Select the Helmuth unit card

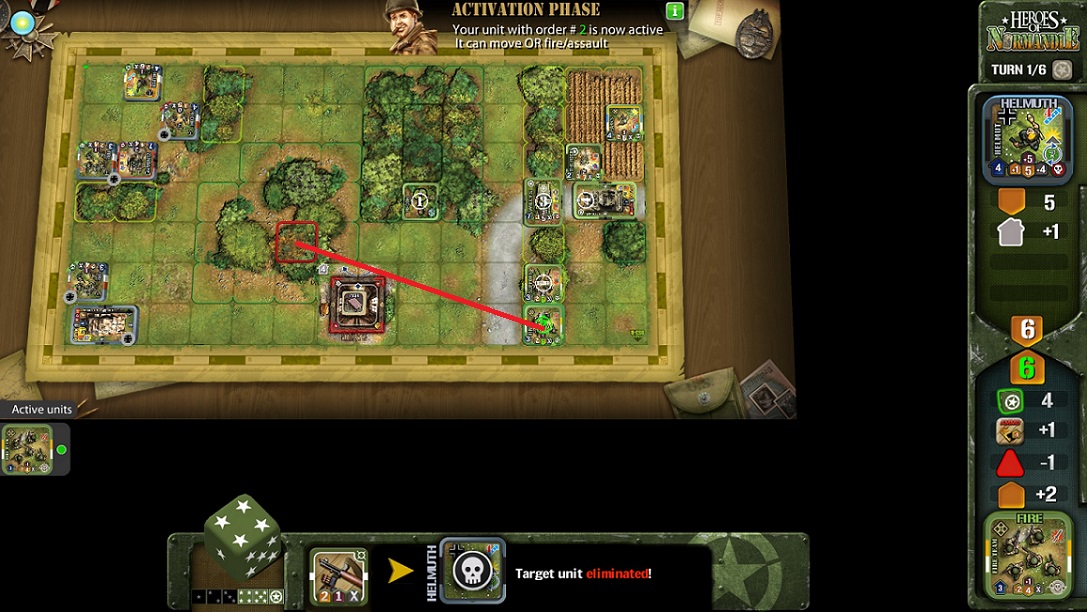1027,140
